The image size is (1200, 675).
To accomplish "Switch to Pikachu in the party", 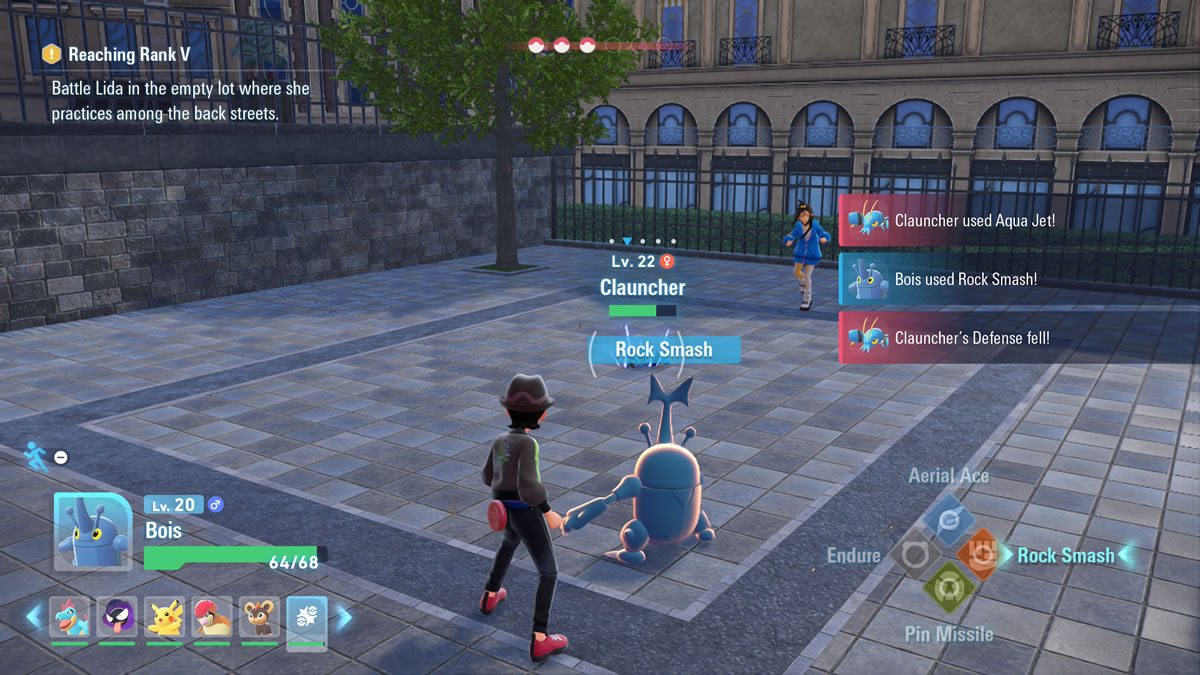I will pos(164,617).
